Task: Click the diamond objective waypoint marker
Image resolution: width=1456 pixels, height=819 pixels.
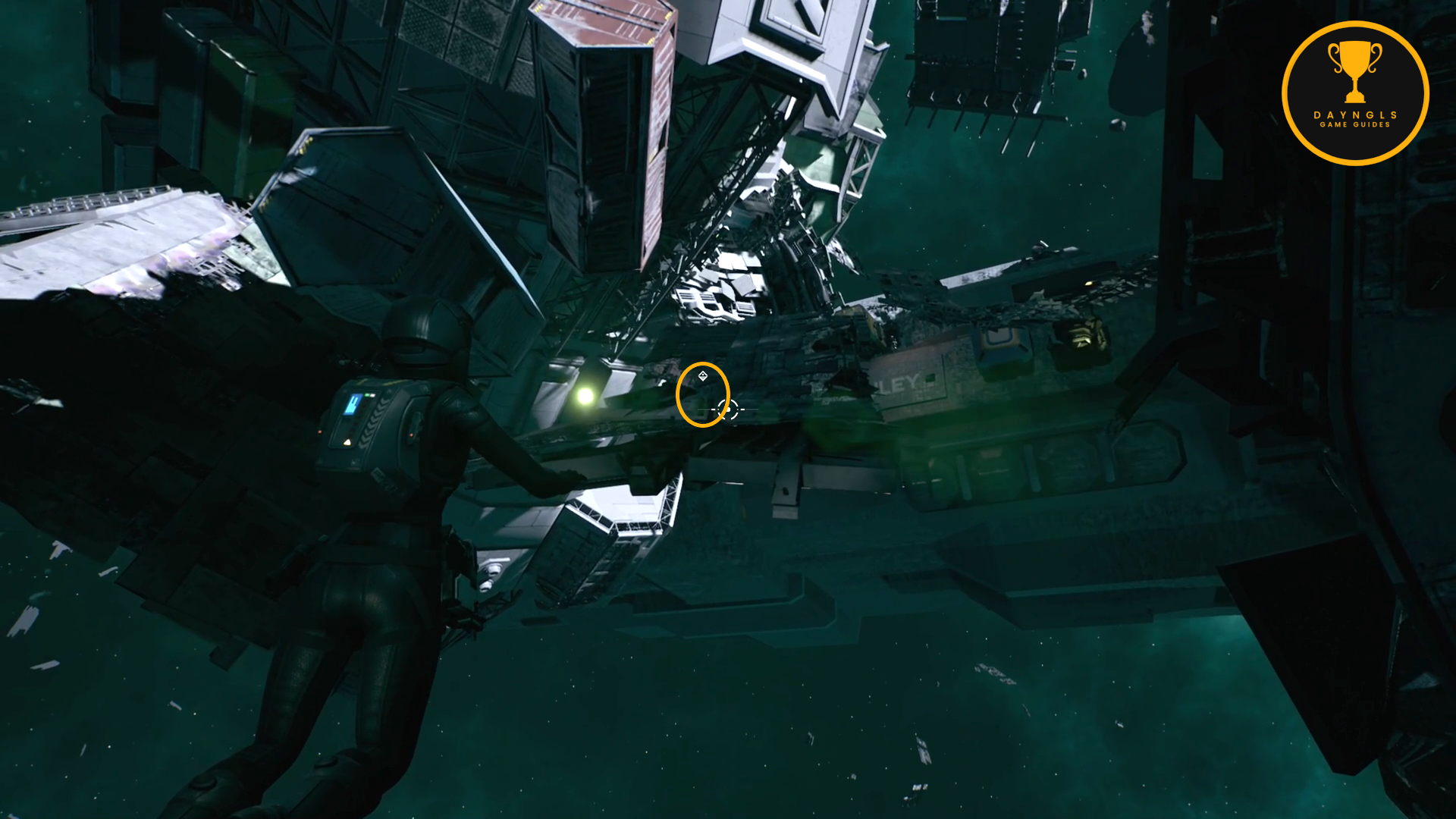Action: tap(703, 376)
